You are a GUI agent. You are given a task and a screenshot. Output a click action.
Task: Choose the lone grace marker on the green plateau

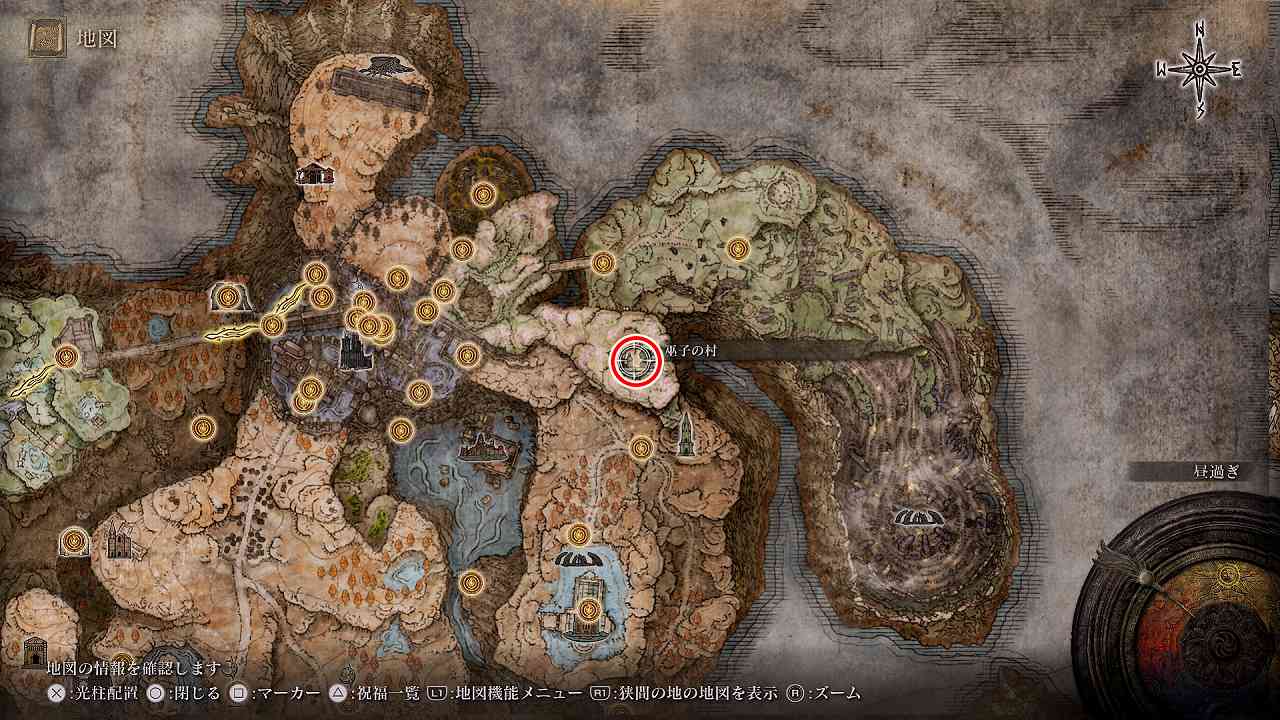(x=738, y=248)
